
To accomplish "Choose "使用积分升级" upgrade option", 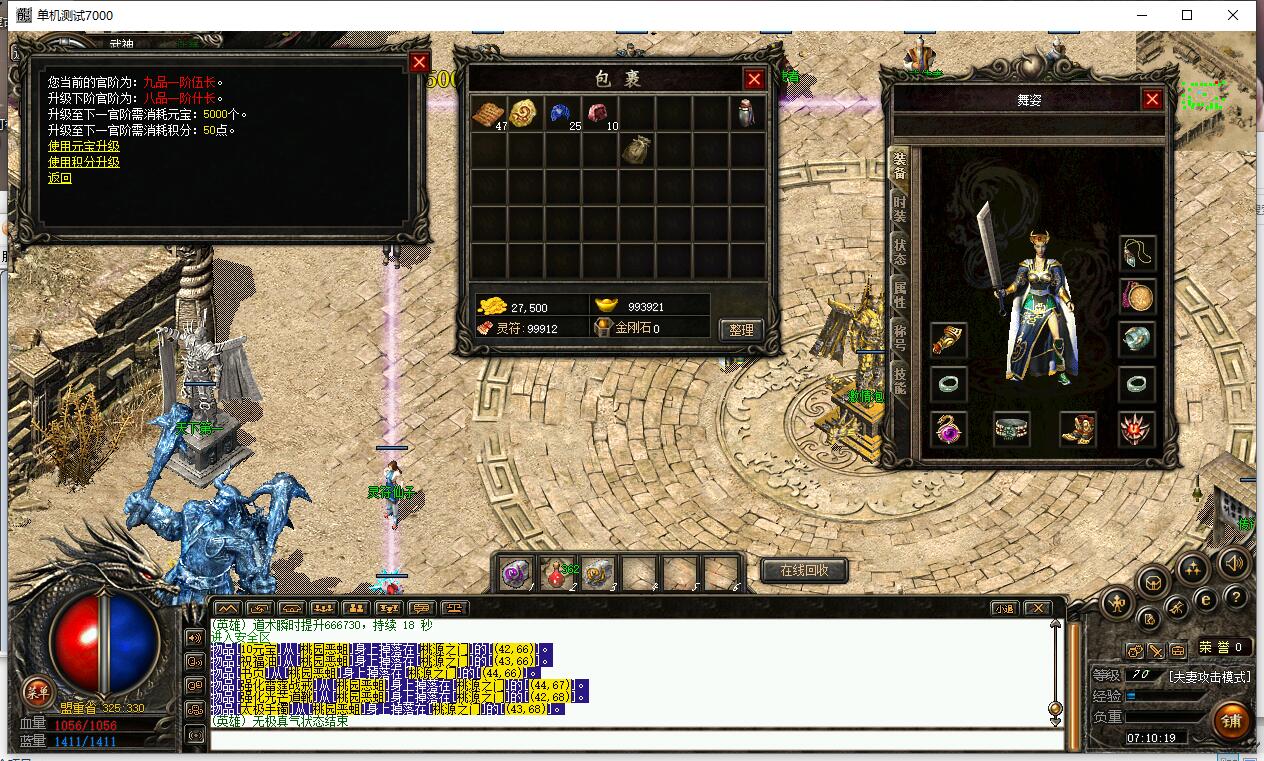I will point(84,162).
